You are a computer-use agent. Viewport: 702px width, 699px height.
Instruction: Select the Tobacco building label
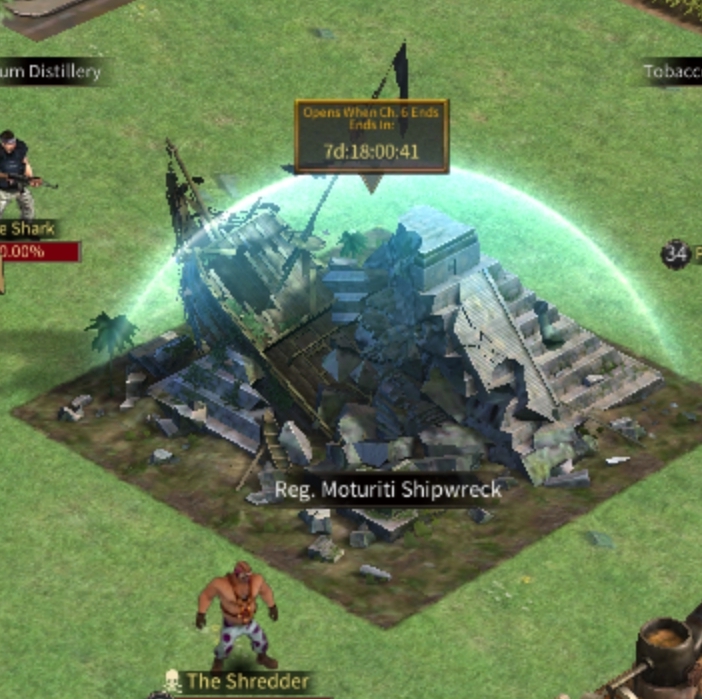click(x=671, y=72)
